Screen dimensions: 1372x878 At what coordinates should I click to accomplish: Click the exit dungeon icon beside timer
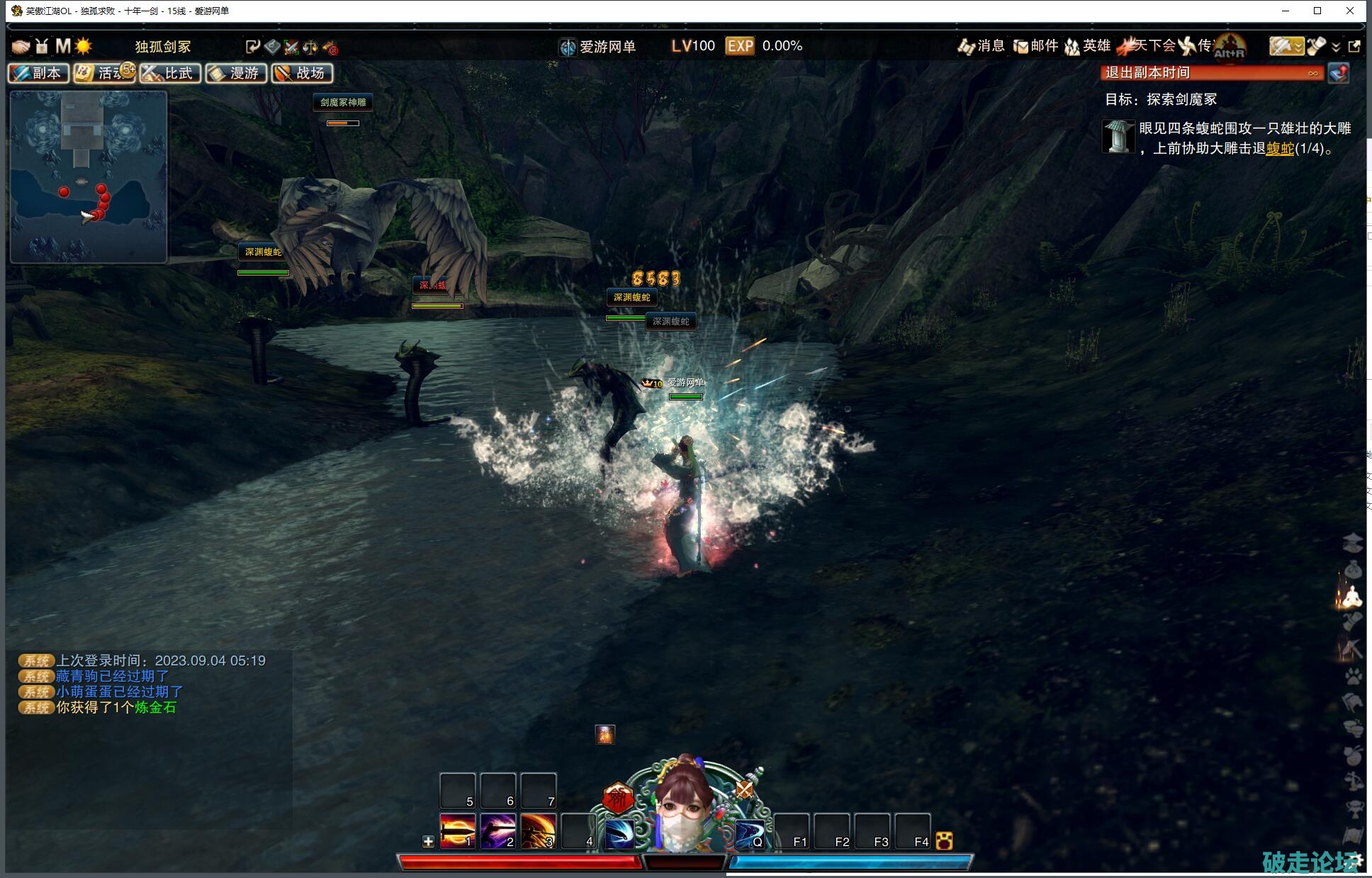(1339, 73)
